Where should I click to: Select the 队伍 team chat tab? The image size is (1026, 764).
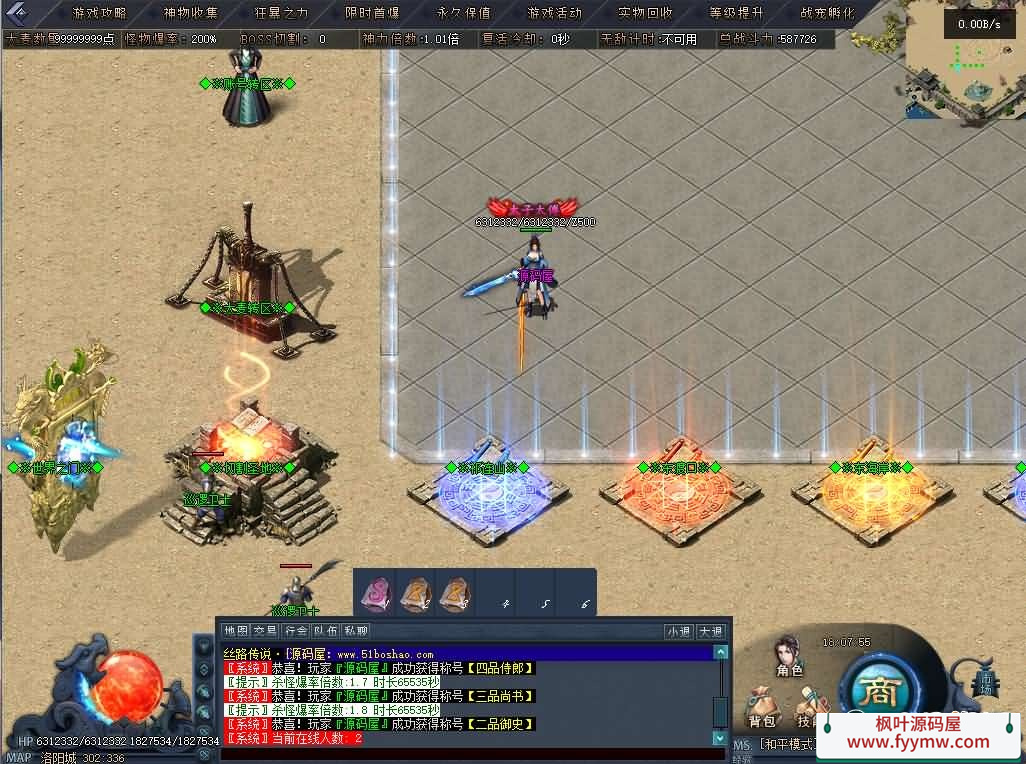pos(326,631)
